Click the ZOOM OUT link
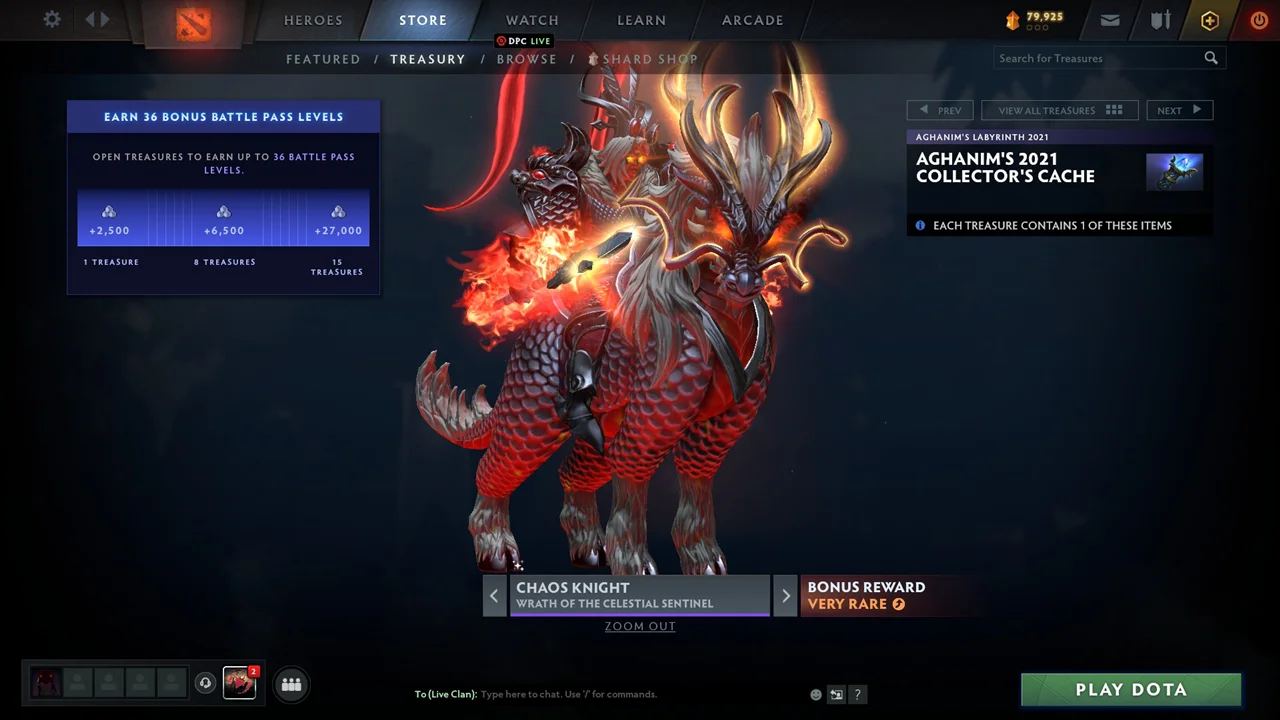 coord(640,626)
